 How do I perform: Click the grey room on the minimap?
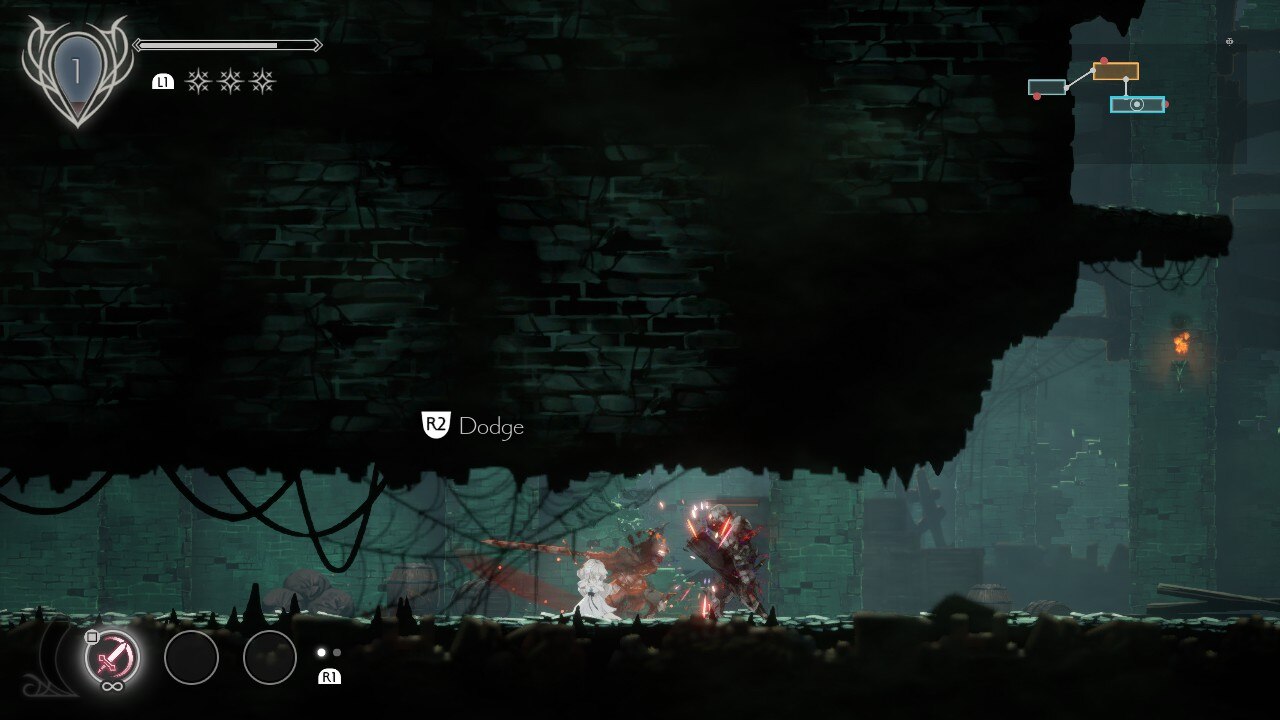pos(1047,87)
